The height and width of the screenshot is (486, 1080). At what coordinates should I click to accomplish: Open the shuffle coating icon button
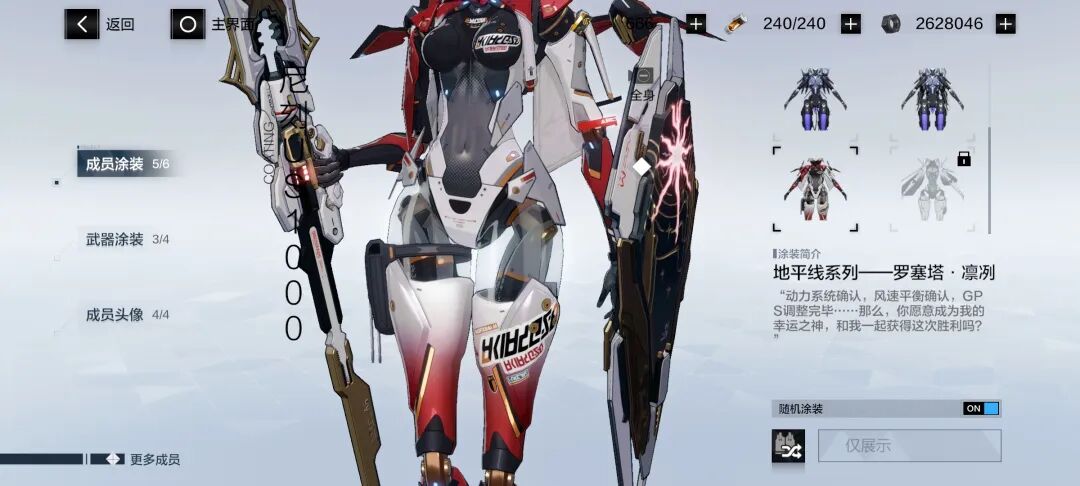(x=788, y=446)
